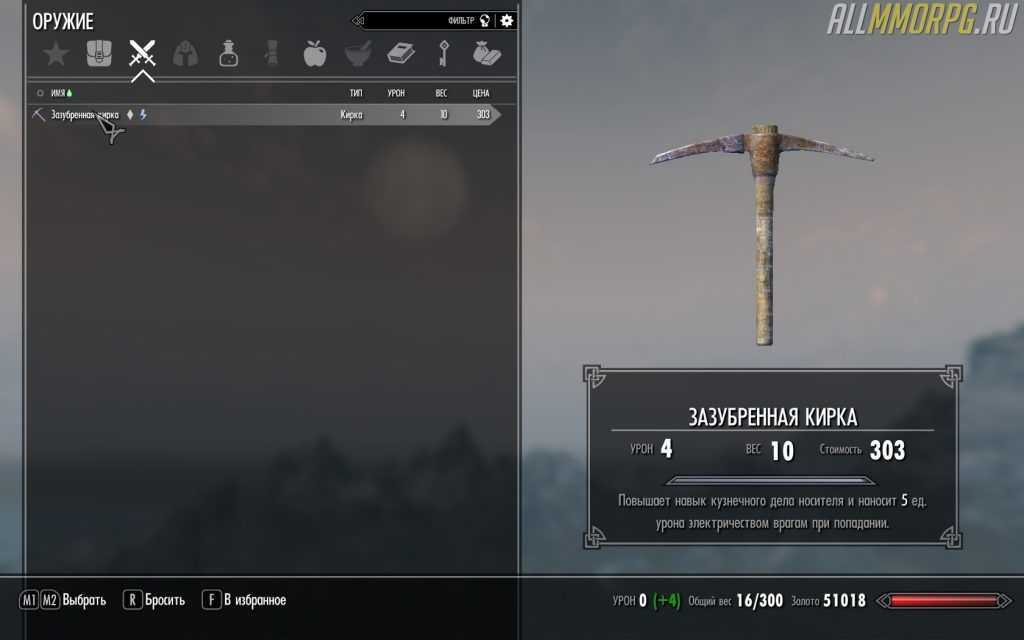
Task: Open the Favorites star category
Action: [x=56, y=53]
